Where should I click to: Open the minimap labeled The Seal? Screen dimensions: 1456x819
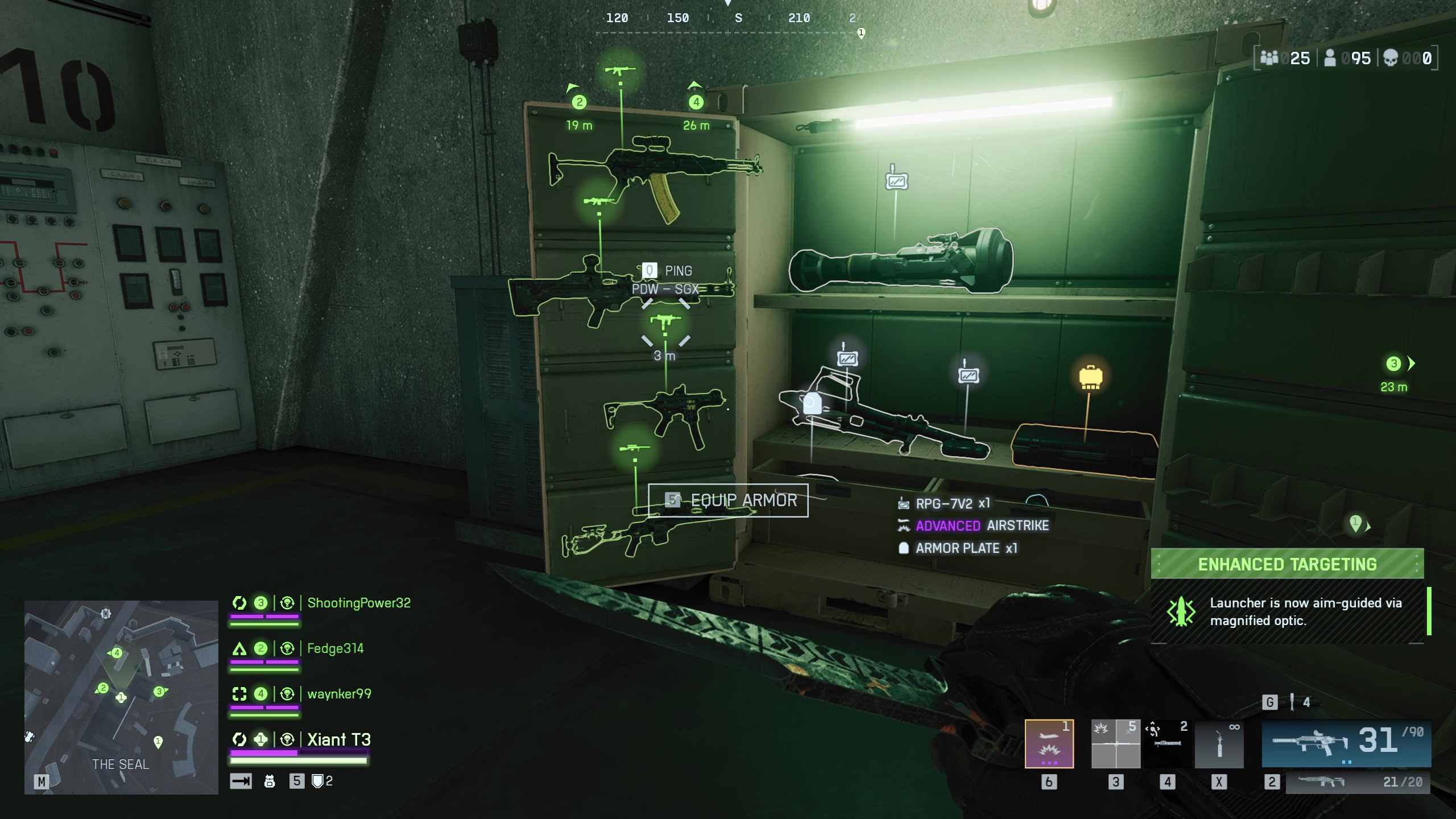point(121,697)
